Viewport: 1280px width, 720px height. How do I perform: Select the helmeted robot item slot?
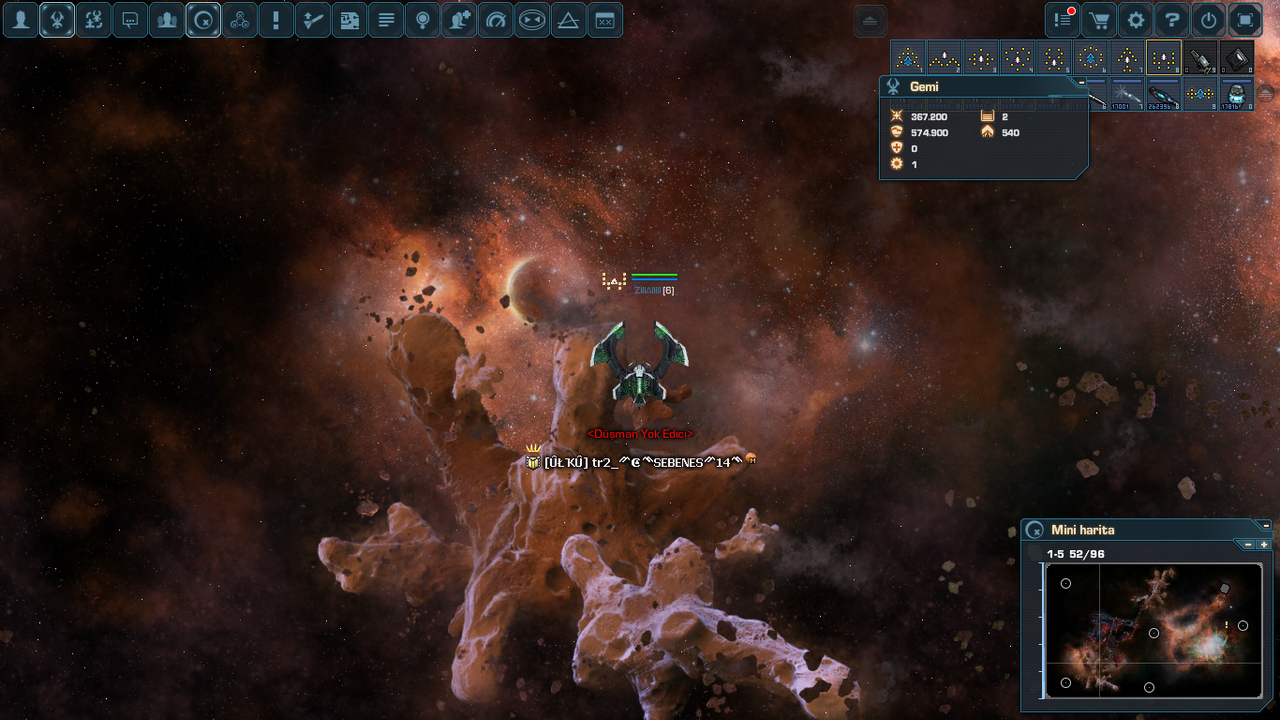[1237, 94]
